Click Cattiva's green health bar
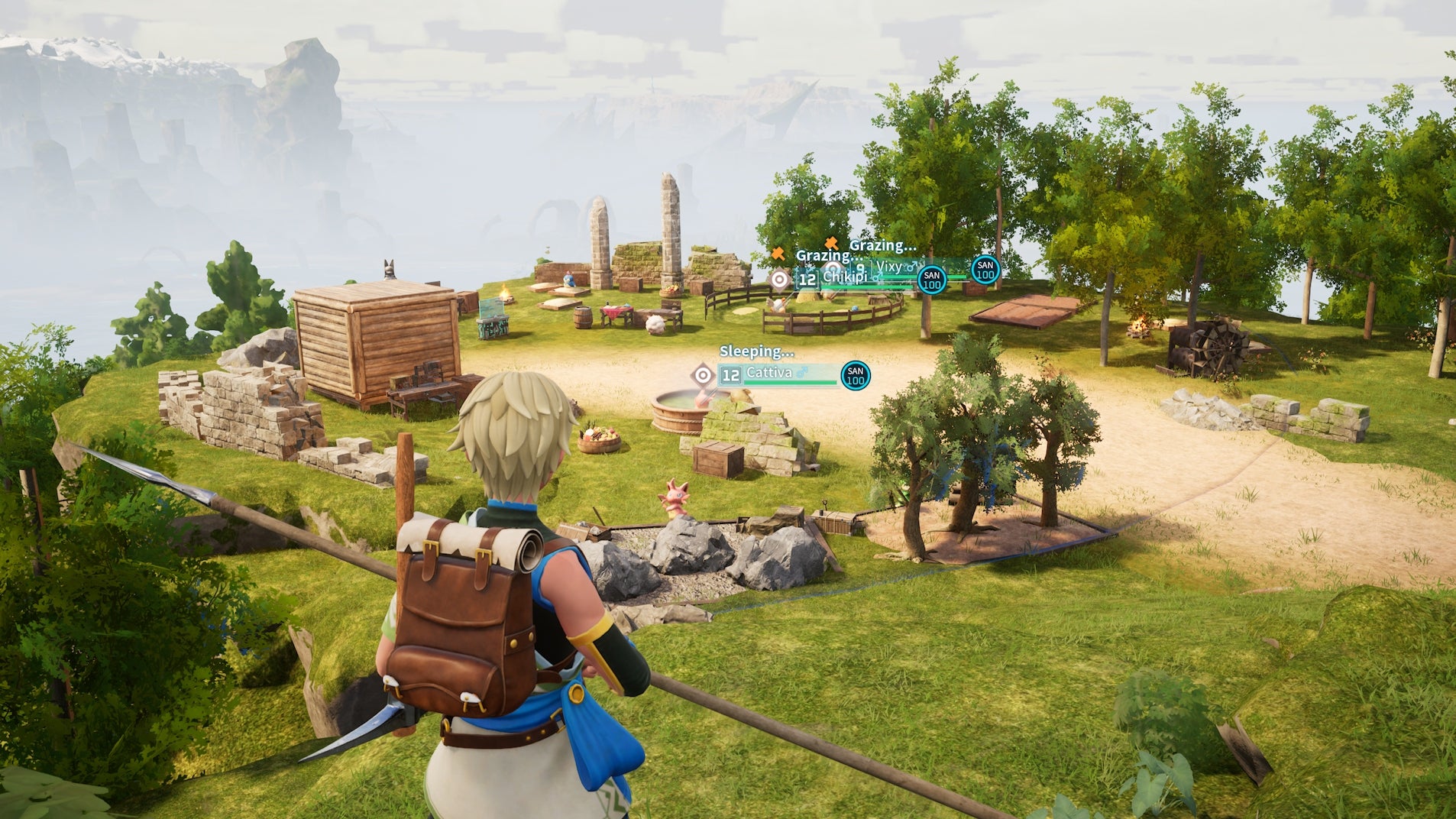The image size is (1456, 819). point(790,382)
